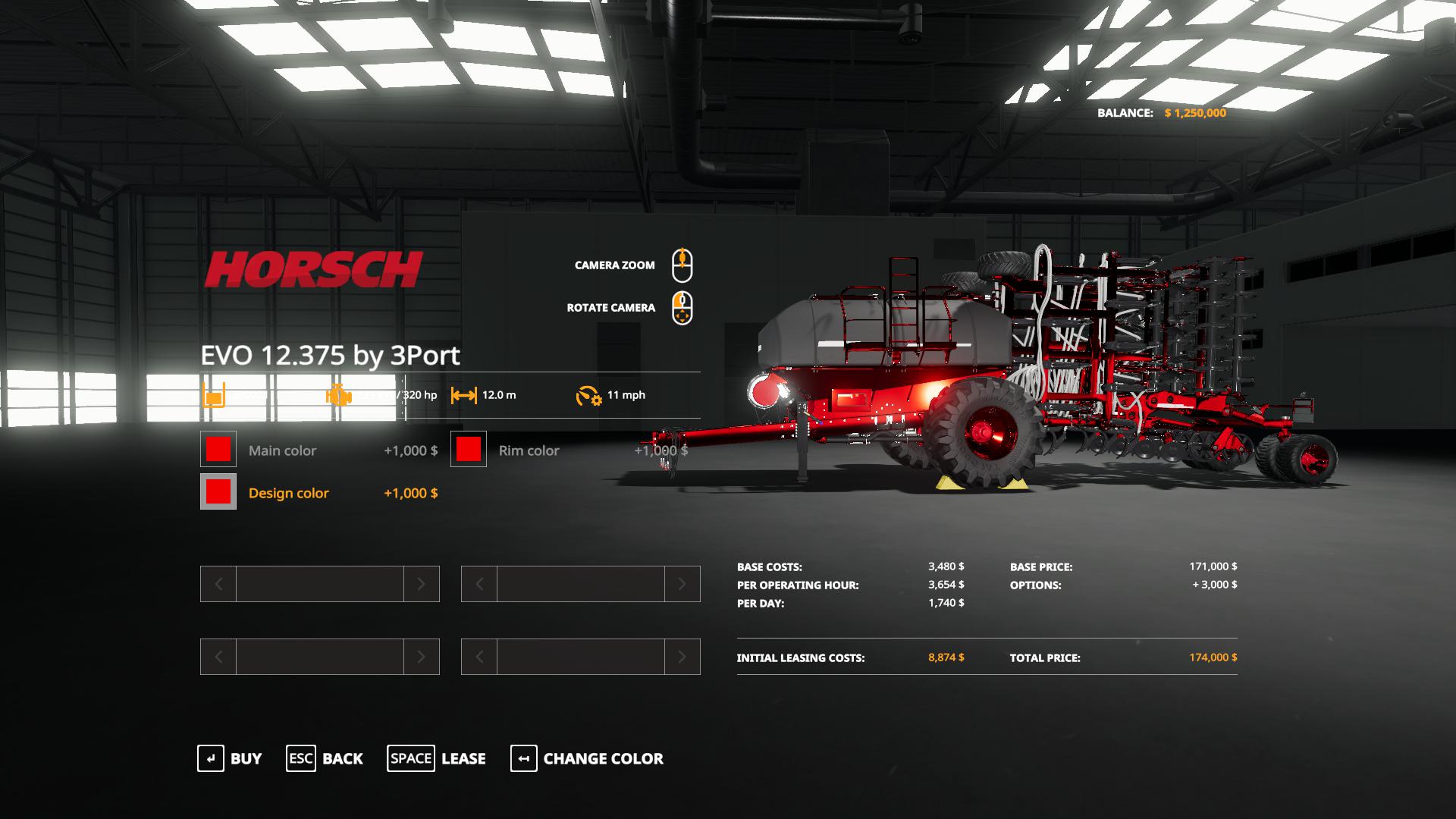Pick the Design color swatch

coord(218,492)
